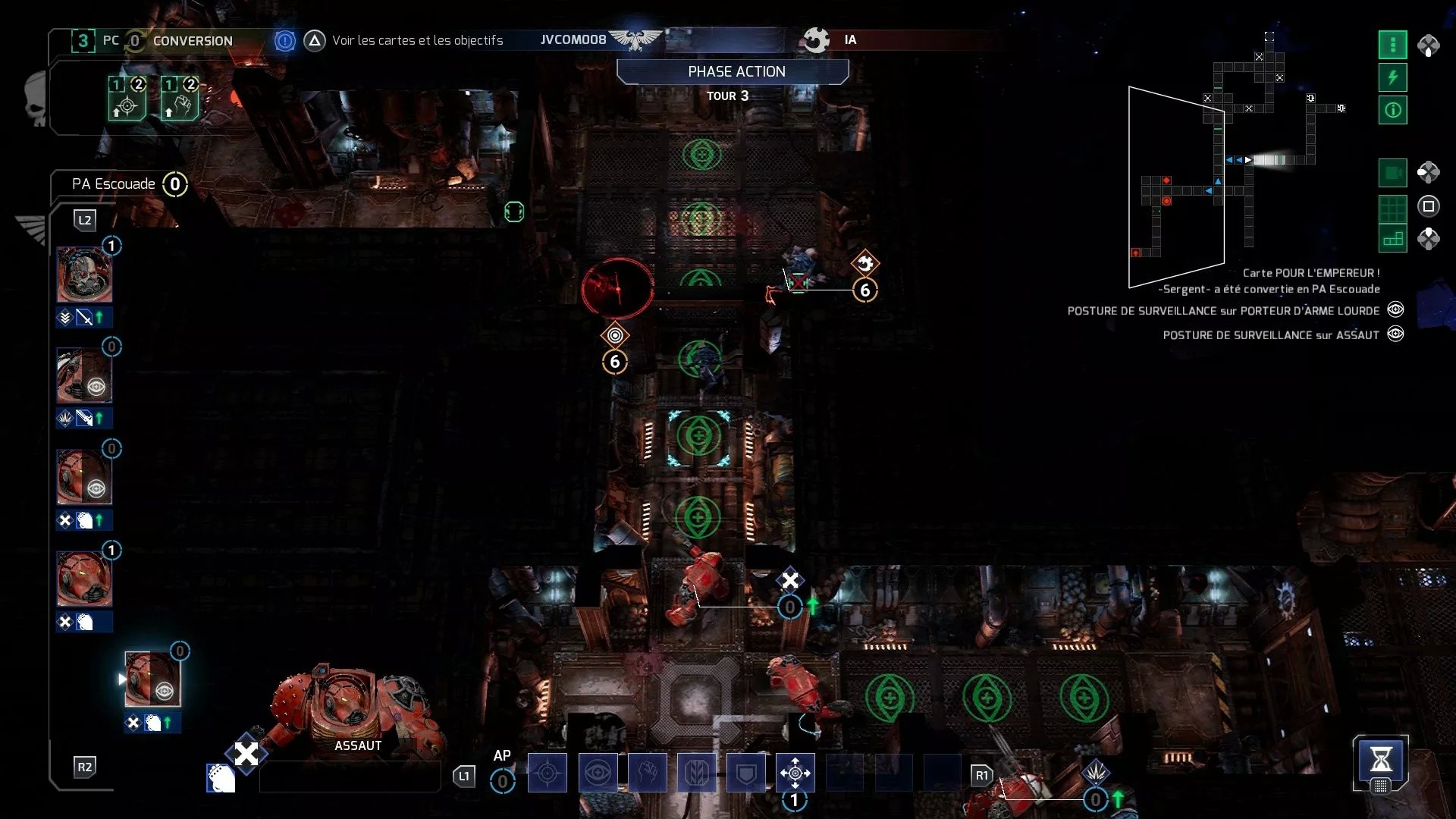Select the guard shield action
This screenshot has height=819, width=1456.
(745, 773)
